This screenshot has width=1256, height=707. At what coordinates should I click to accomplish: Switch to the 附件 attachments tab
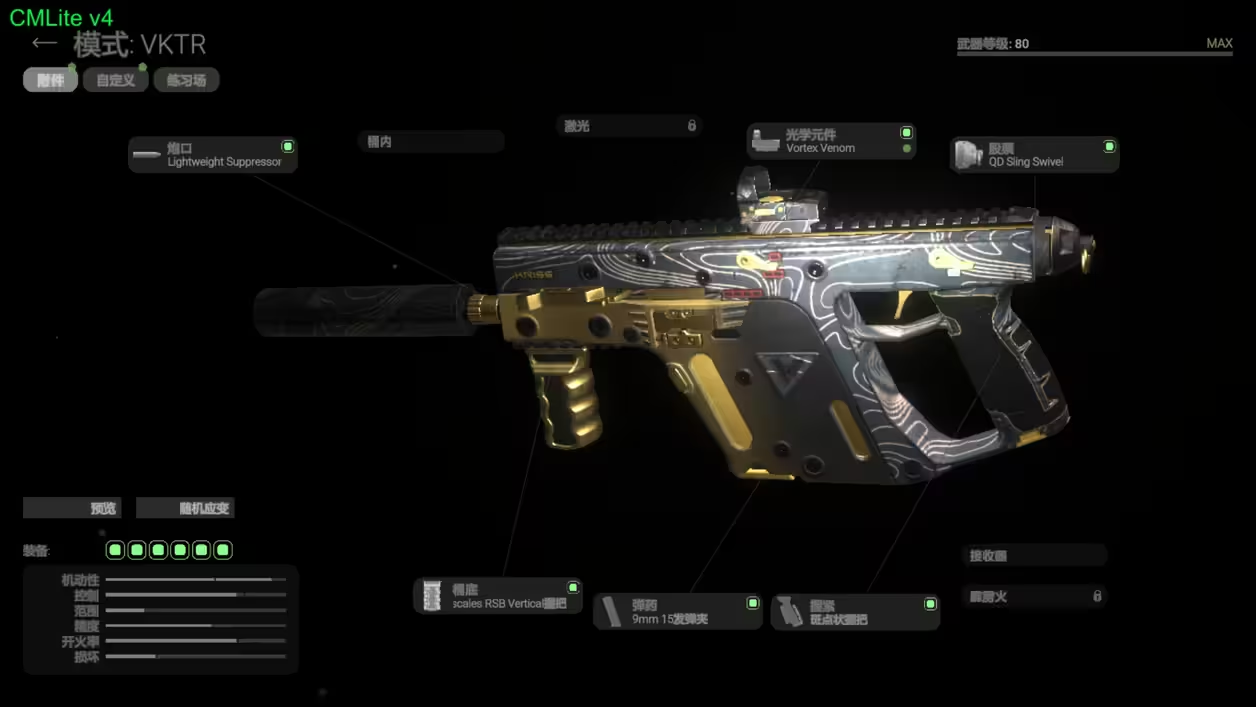50,80
